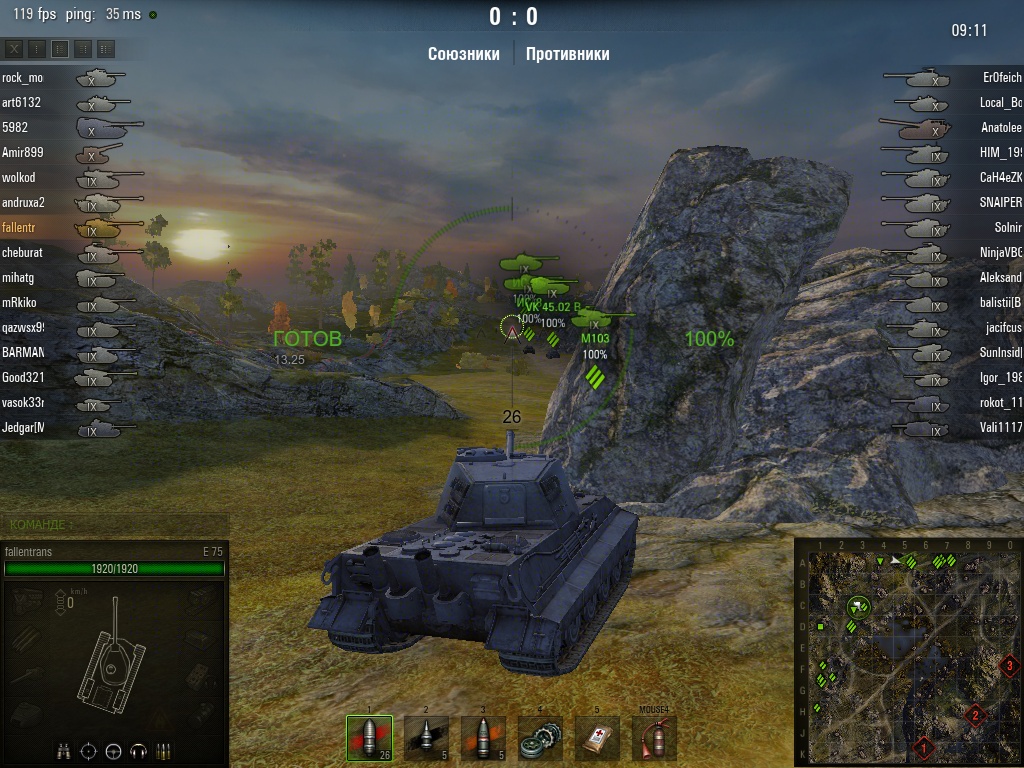Use the repair kit with gear wheels
This screenshot has width=1024, height=768.
(541, 738)
